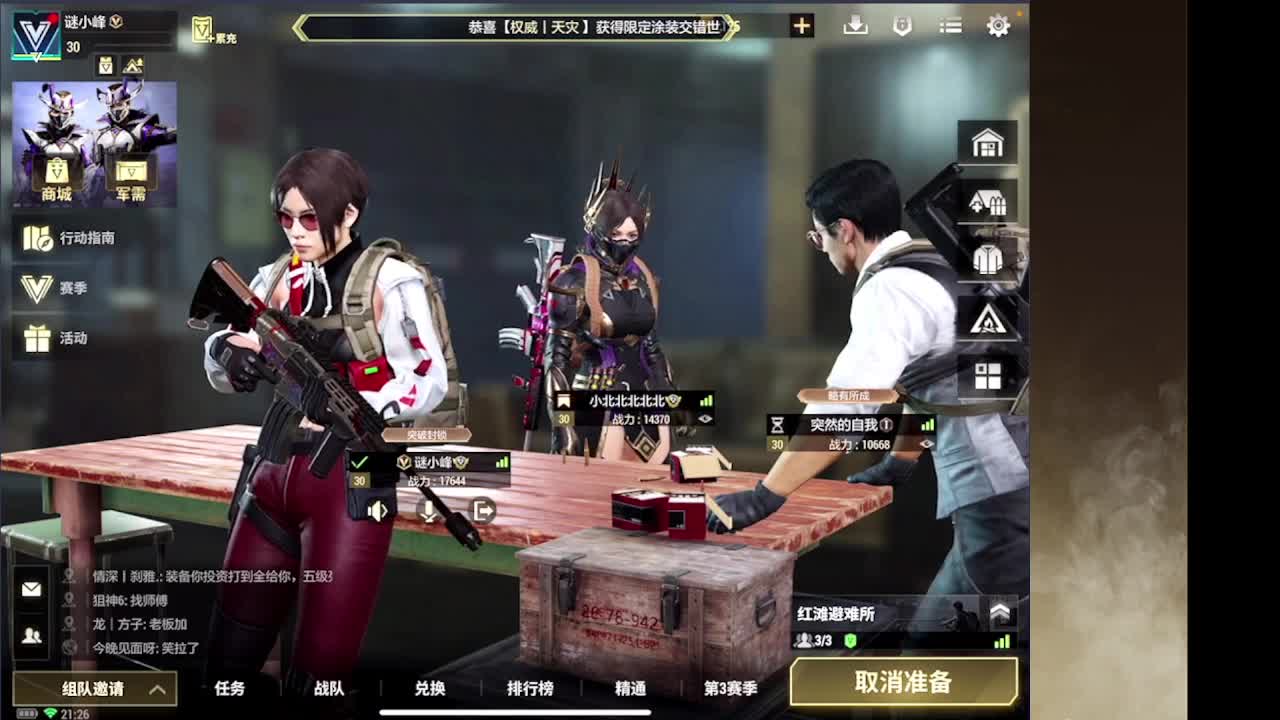Open the download manager icon

pos(856,26)
